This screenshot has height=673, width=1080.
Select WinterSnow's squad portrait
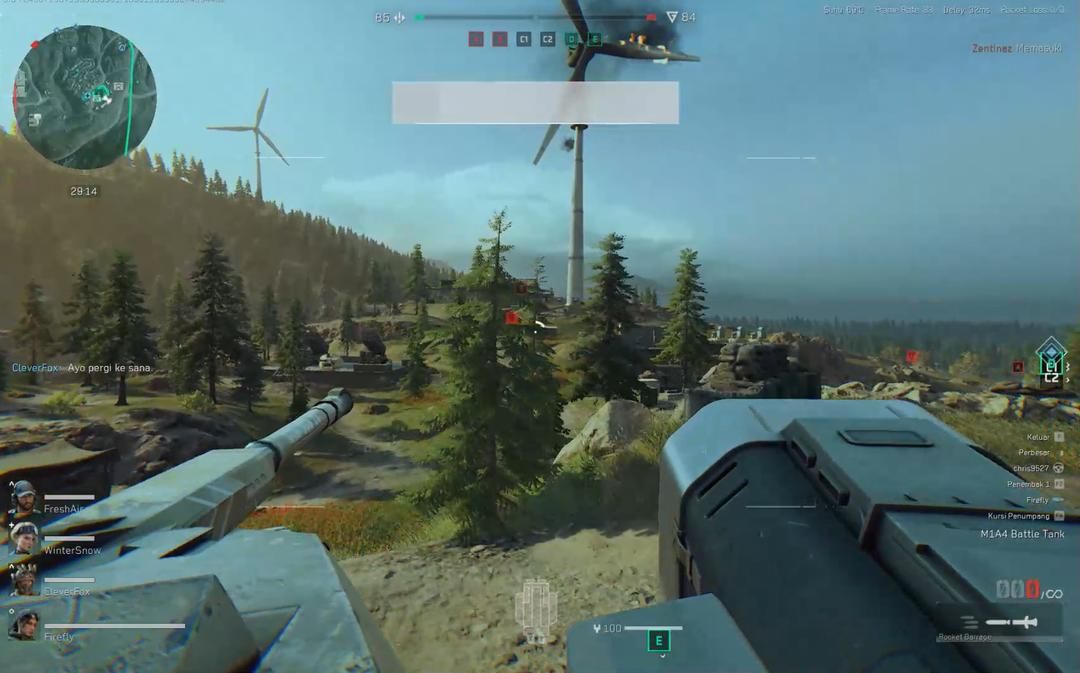[24, 540]
